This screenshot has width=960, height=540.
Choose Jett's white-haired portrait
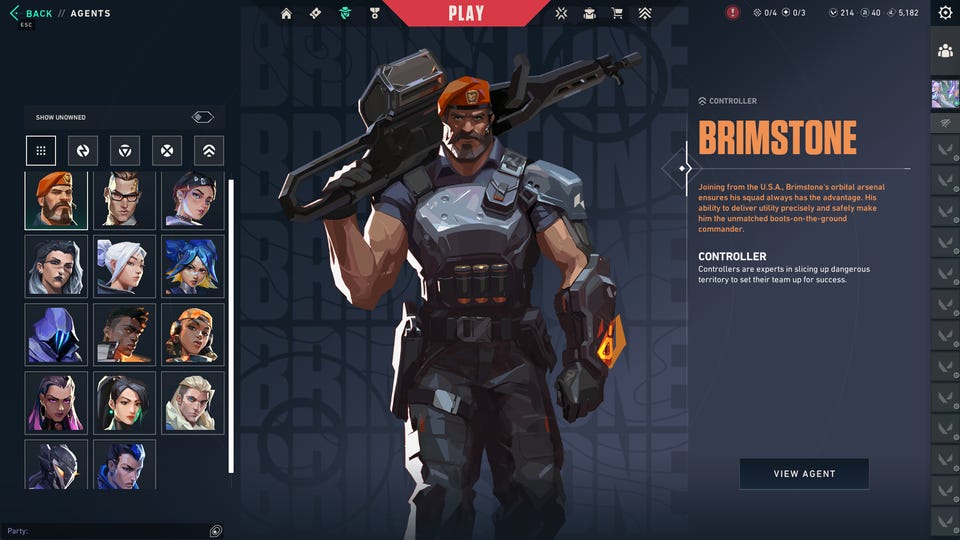coord(125,266)
